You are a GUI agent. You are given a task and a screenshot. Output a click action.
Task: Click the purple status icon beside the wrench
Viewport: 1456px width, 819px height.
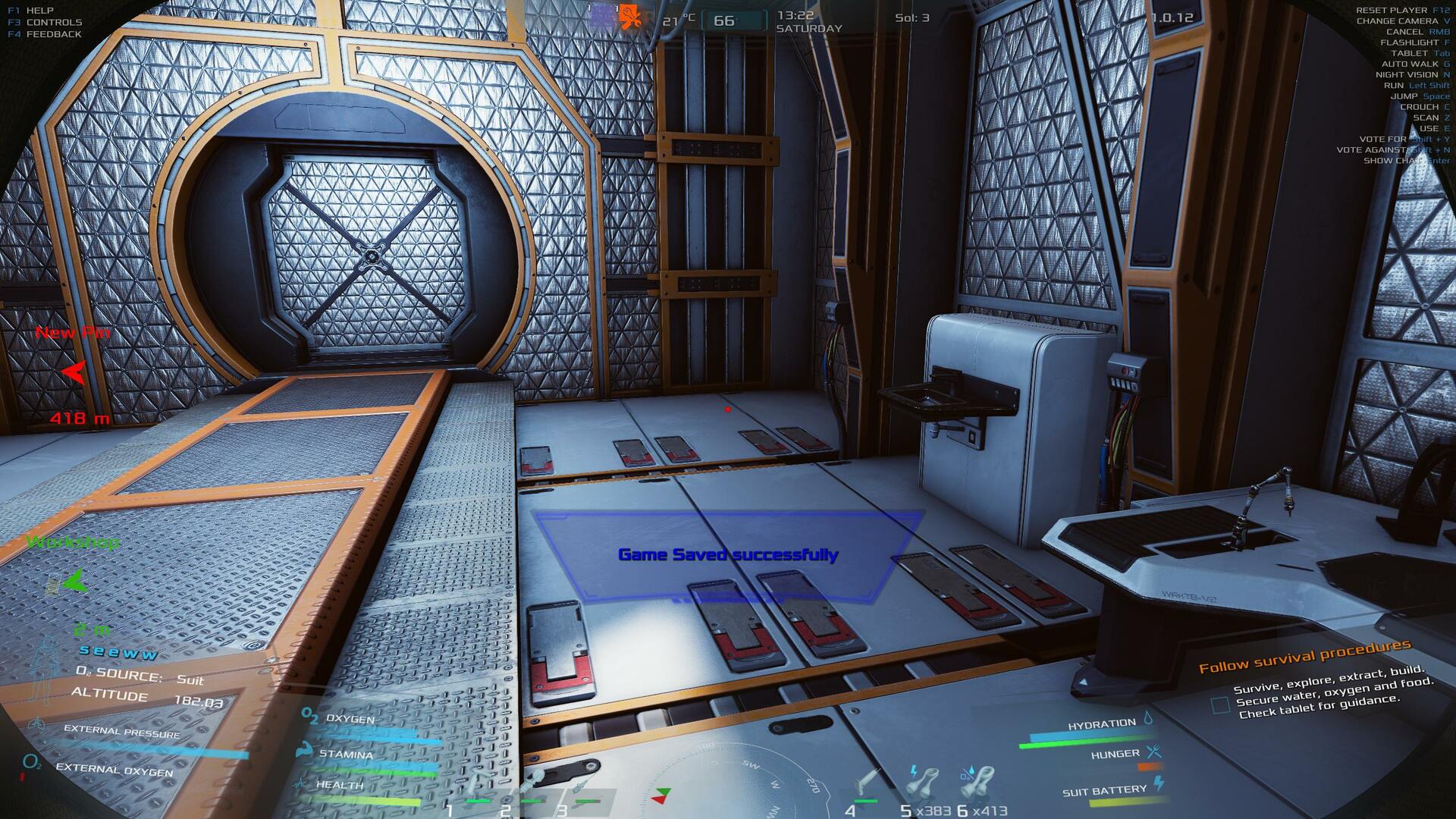(602, 17)
